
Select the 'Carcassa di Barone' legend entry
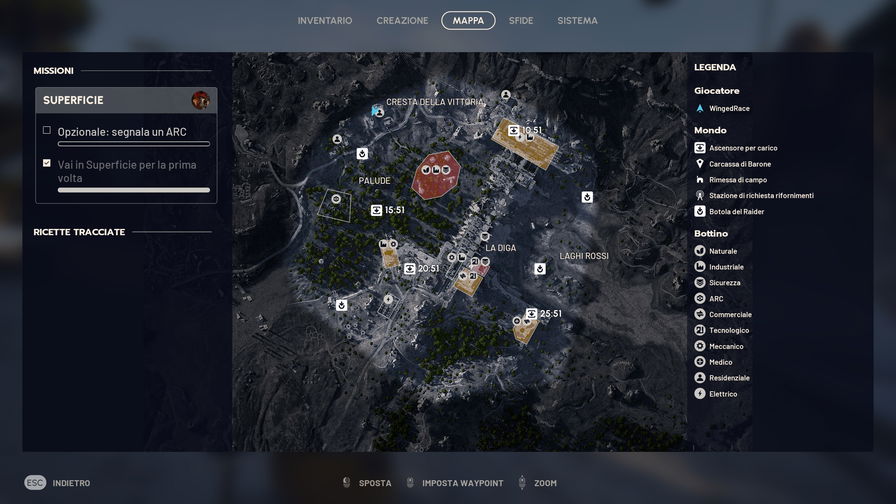(740, 164)
